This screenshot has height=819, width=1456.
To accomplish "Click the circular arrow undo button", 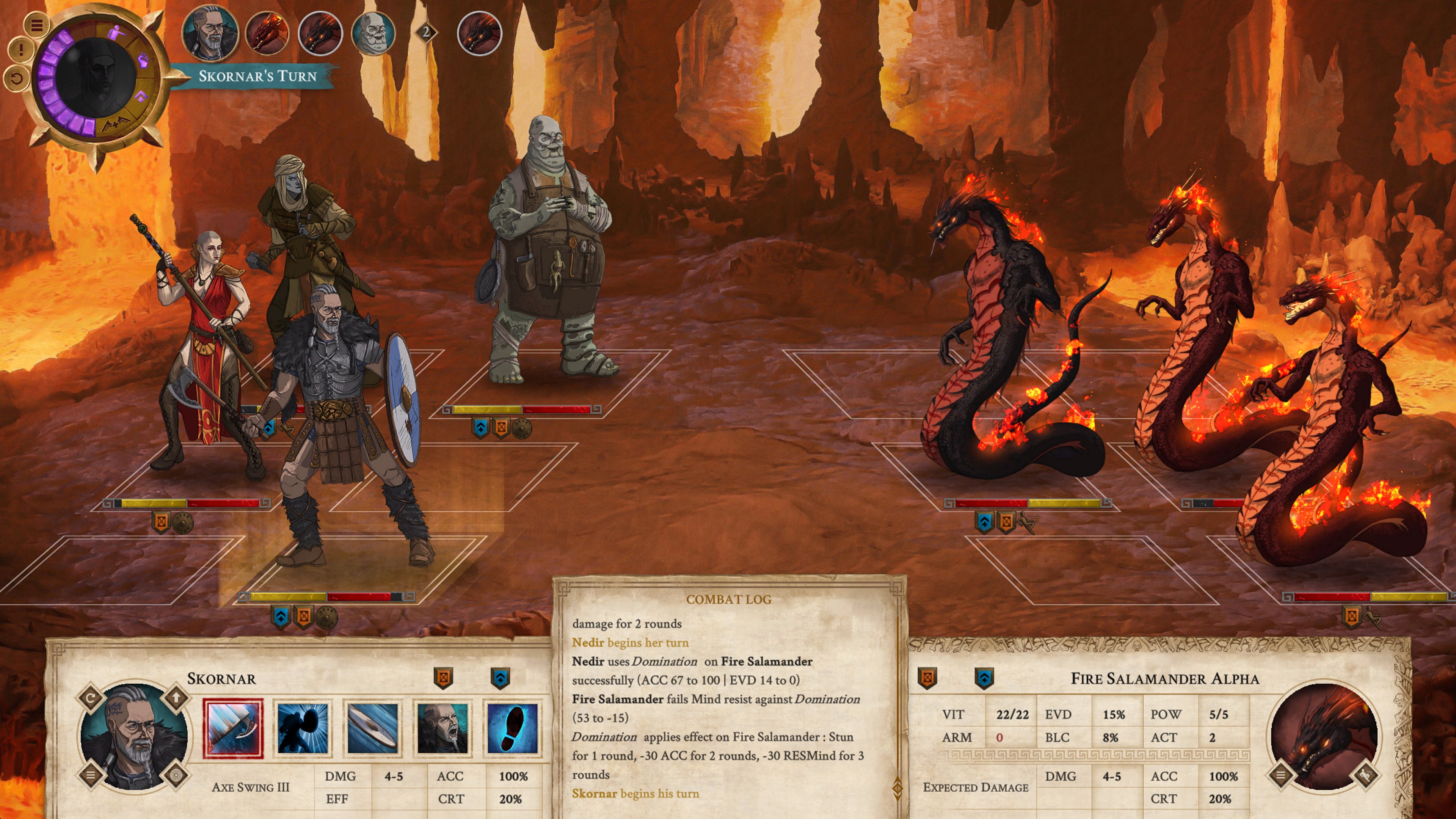I will click(x=17, y=77).
